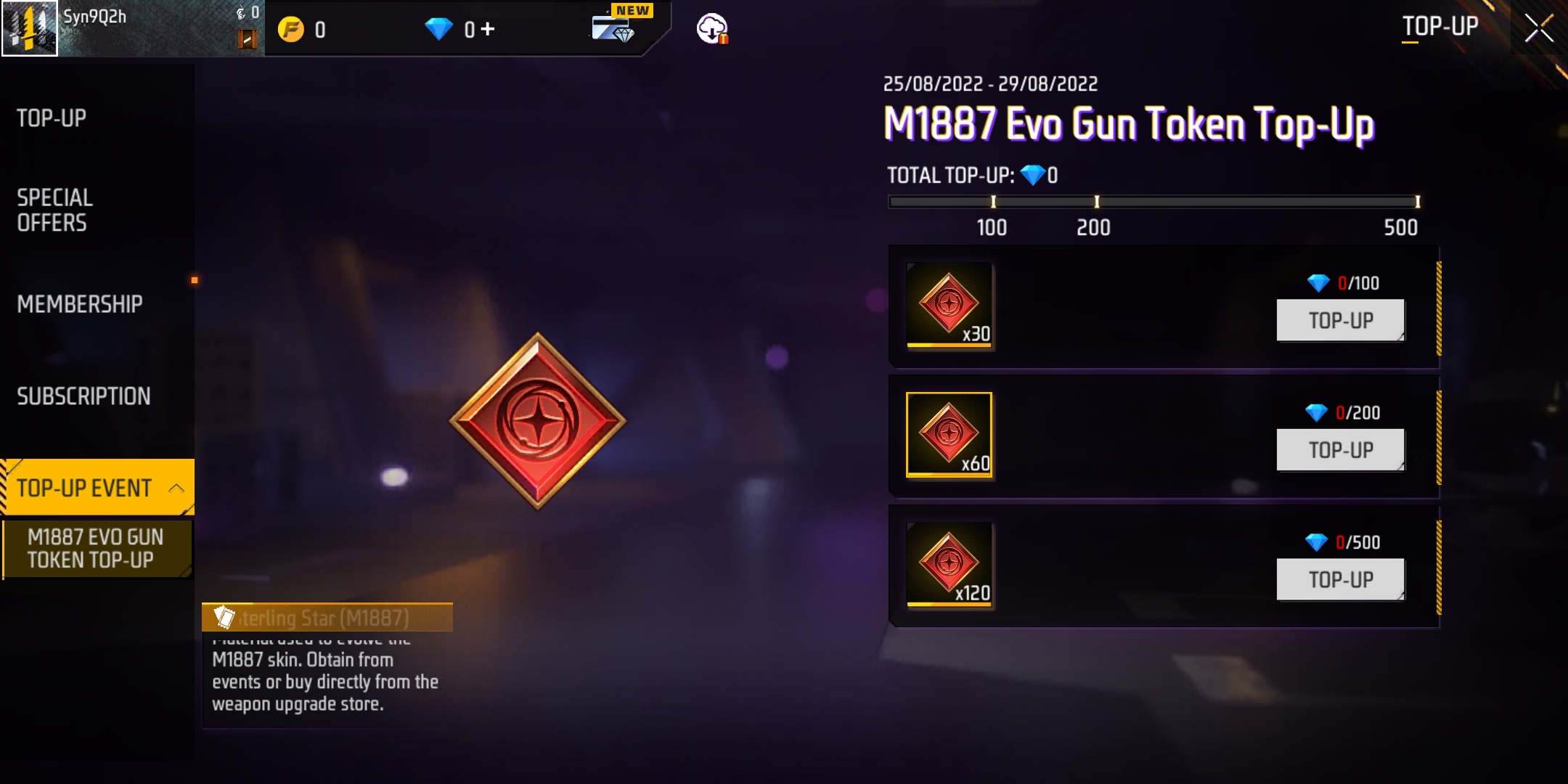Go to the Subscription tab
Viewport: 1568px width, 784px height.
[83, 396]
